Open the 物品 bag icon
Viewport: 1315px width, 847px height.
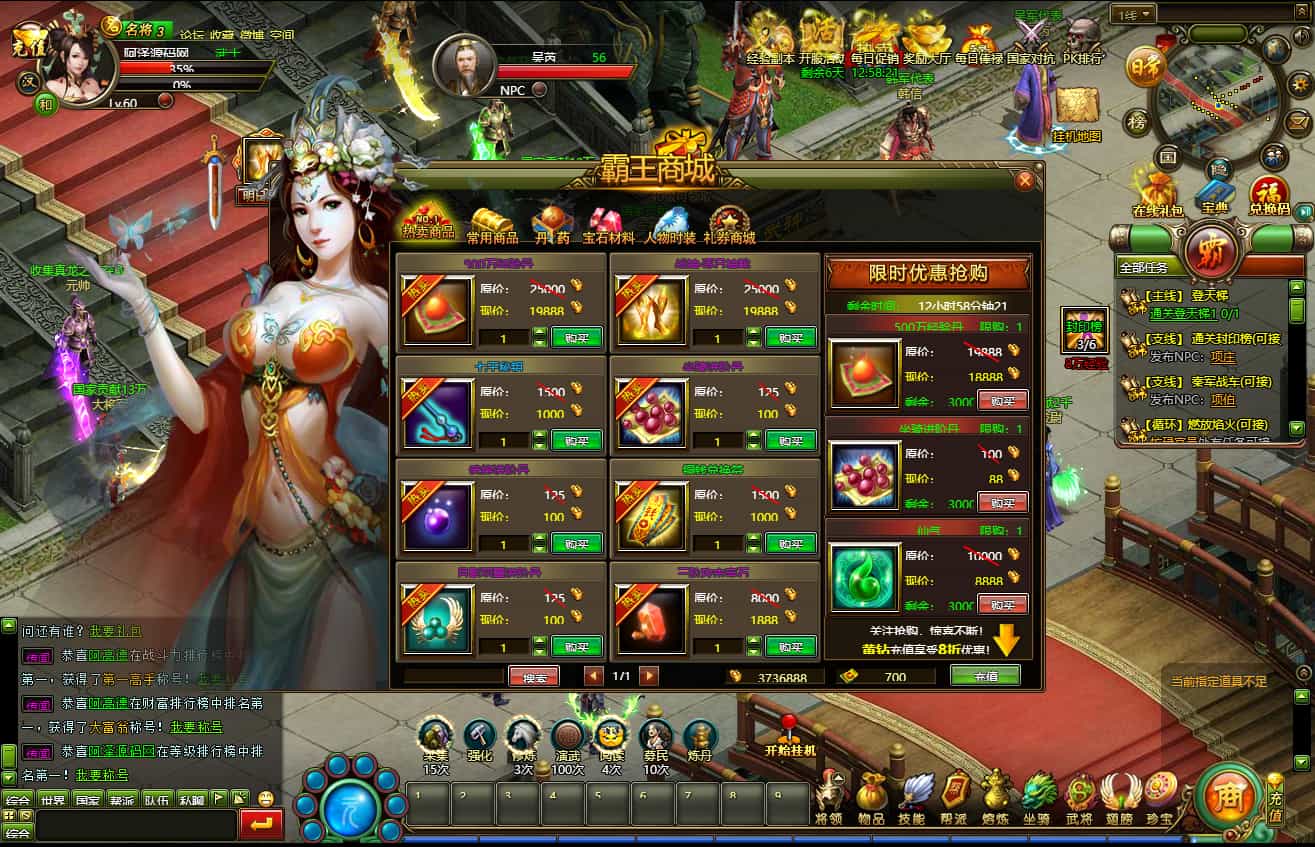[870, 796]
